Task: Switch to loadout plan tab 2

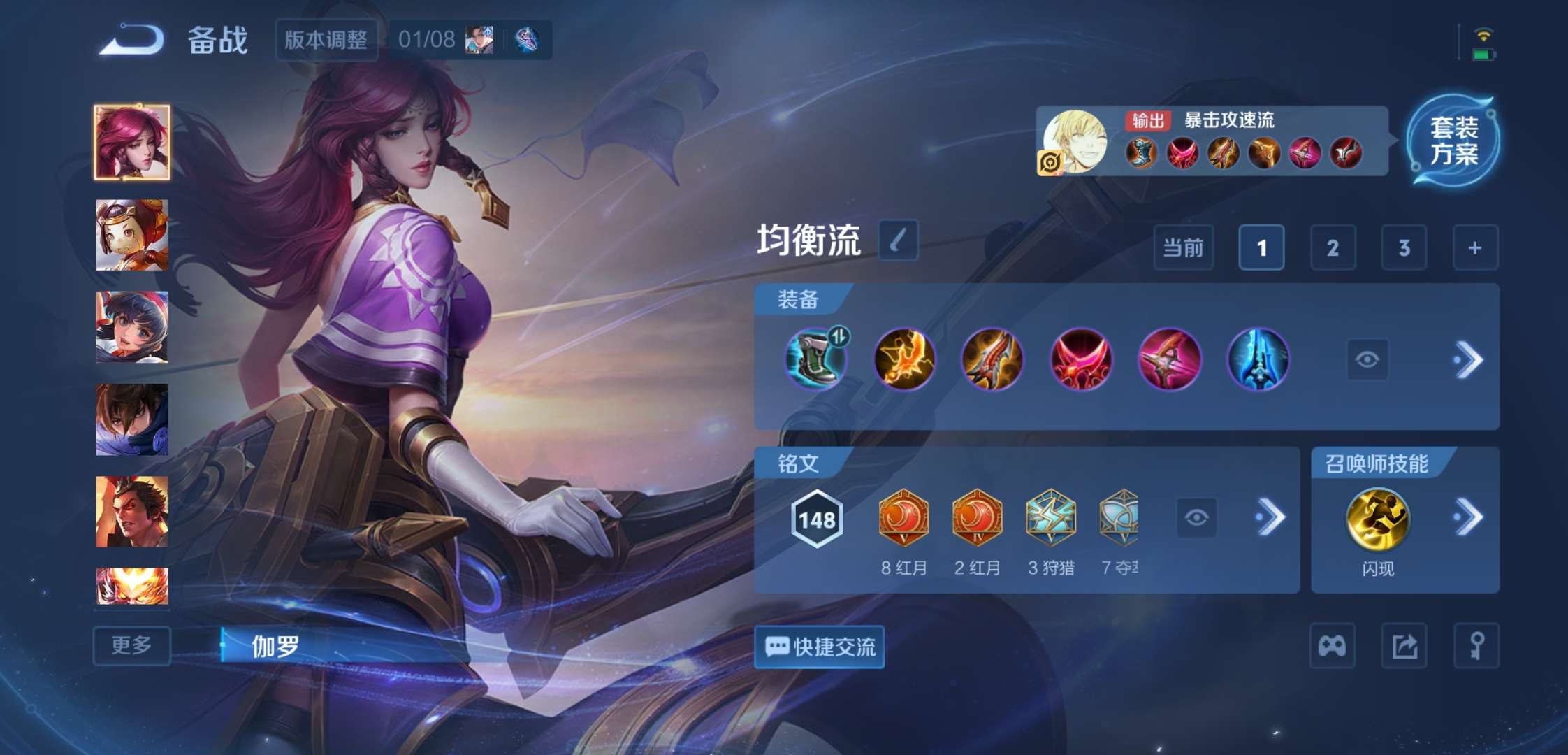Action: pos(1333,248)
